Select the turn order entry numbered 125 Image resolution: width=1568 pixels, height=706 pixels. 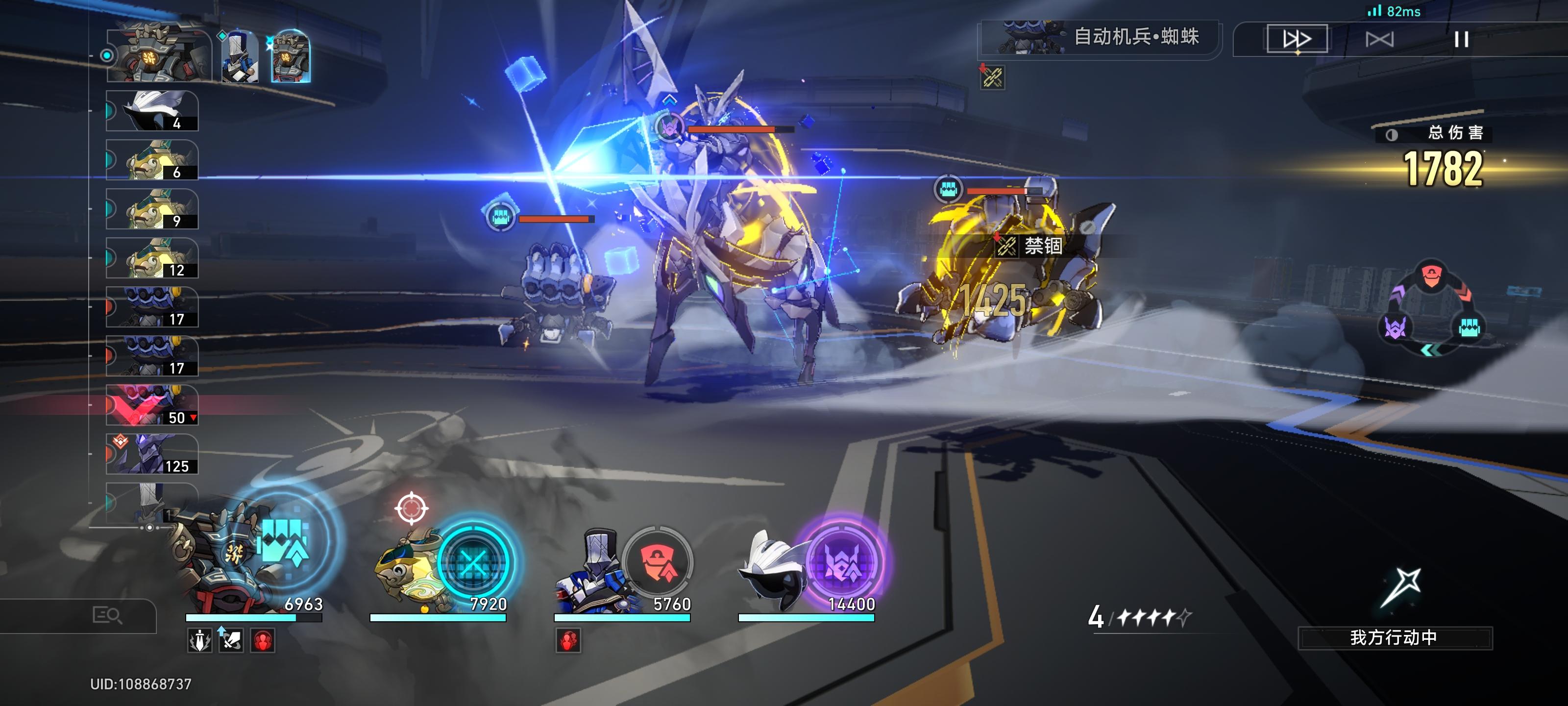[152, 454]
